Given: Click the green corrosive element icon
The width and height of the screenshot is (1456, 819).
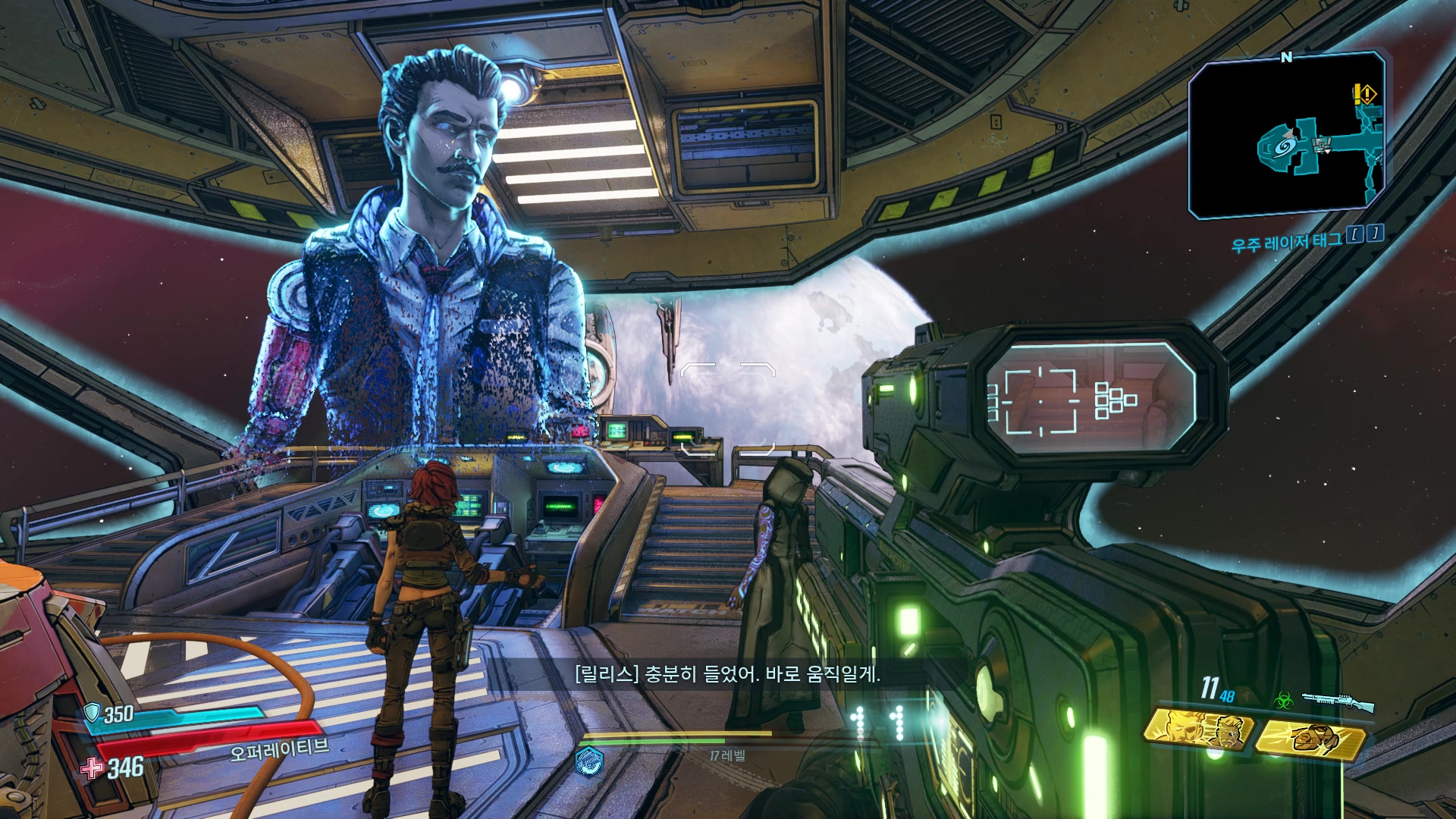Looking at the screenshot, I should point(1283,700).
